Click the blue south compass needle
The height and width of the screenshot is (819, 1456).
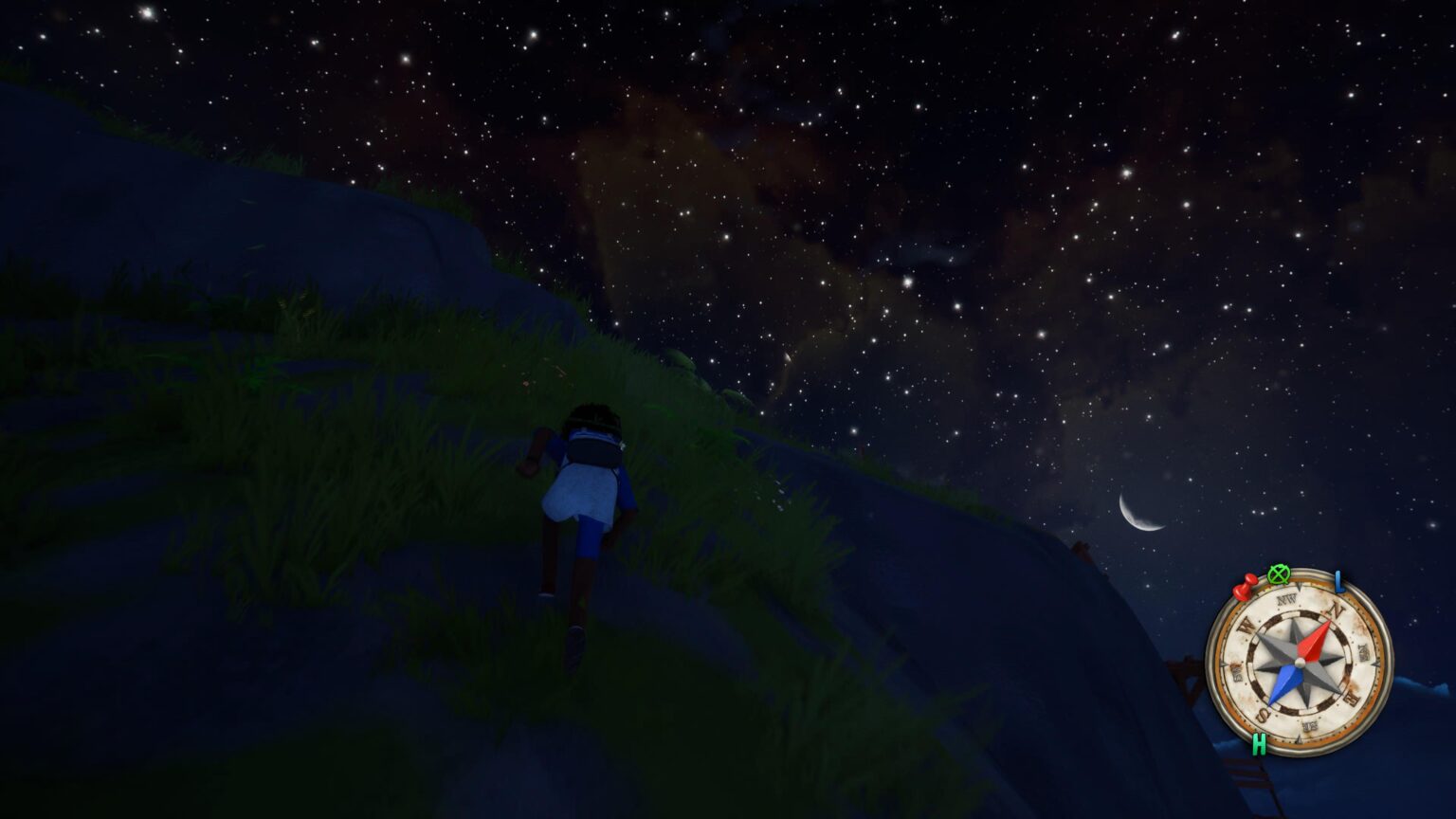[1283, 684]
